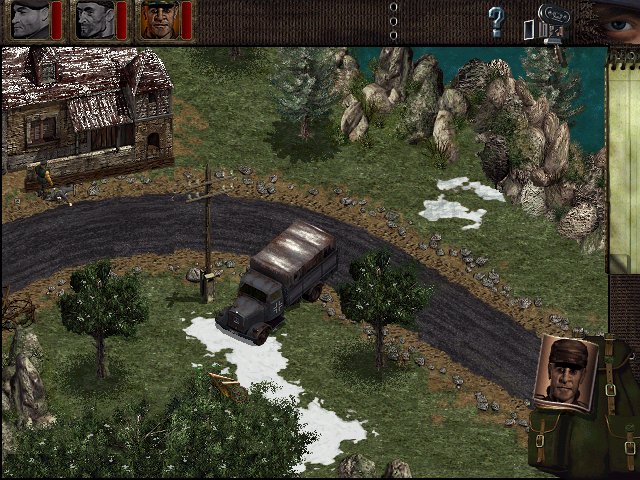Select the colored commando portrait
The height and width of the screenshot is (480, 640).
click(159, 20)
